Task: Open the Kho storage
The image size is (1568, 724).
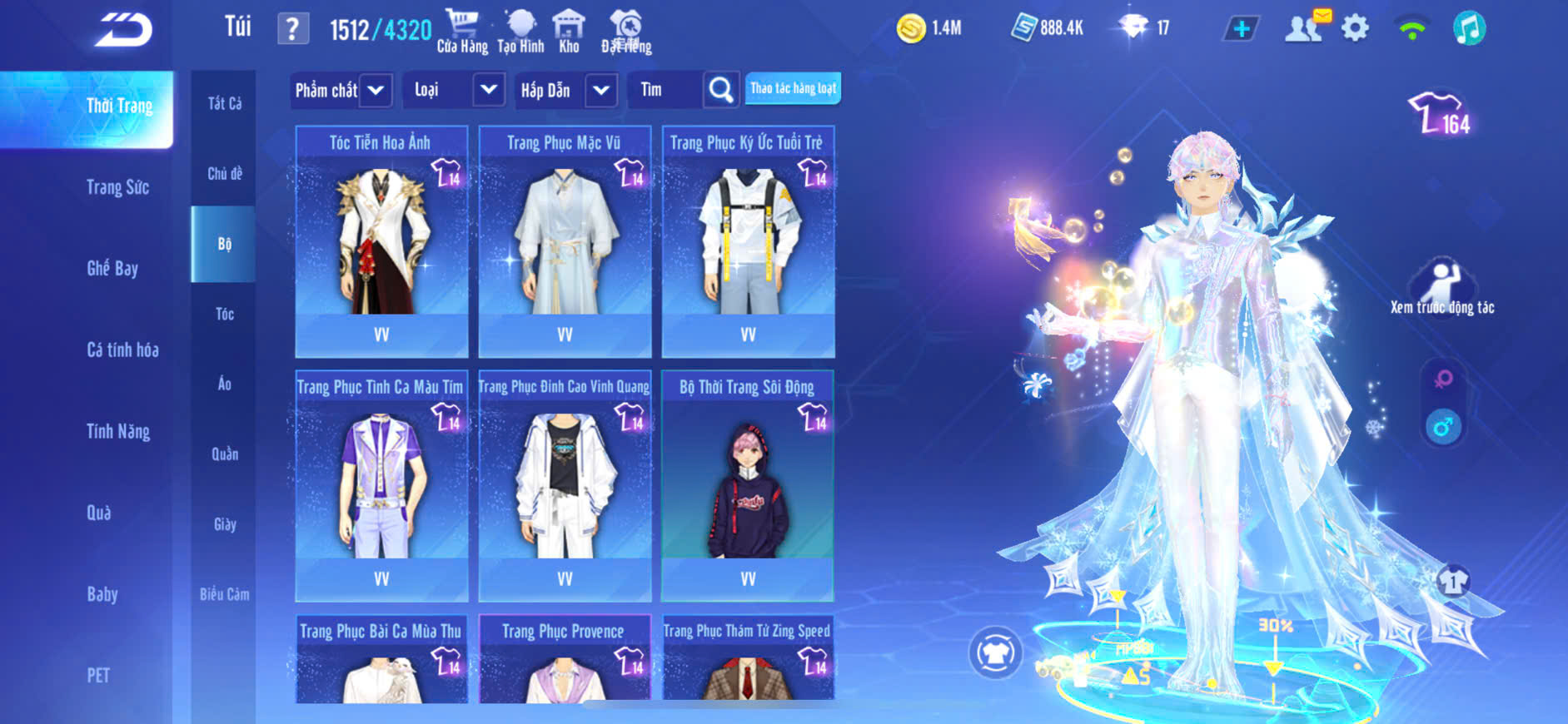Action: point(569,31)
